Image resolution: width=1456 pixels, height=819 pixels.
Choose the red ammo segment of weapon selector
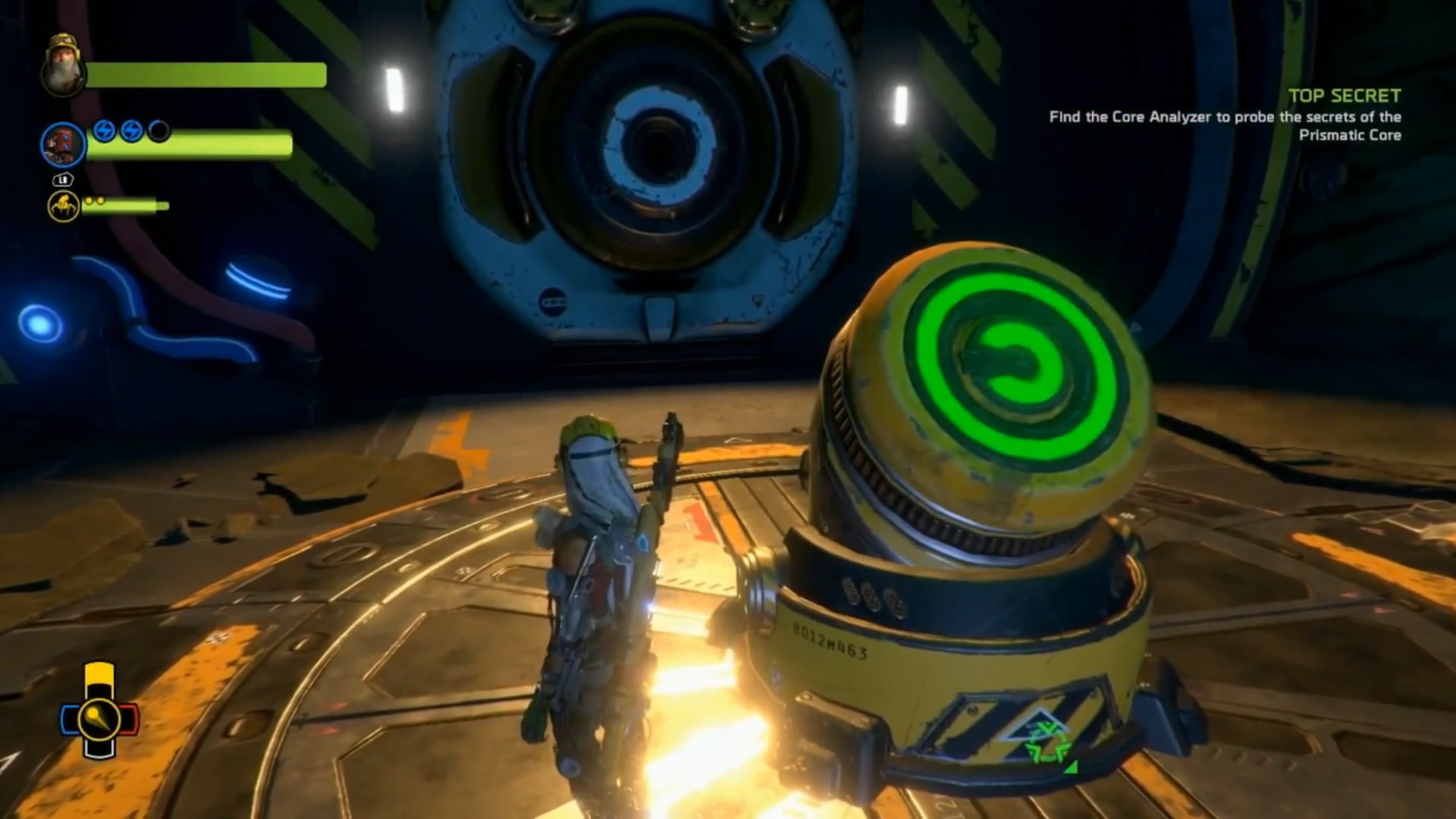pos(130,719)
